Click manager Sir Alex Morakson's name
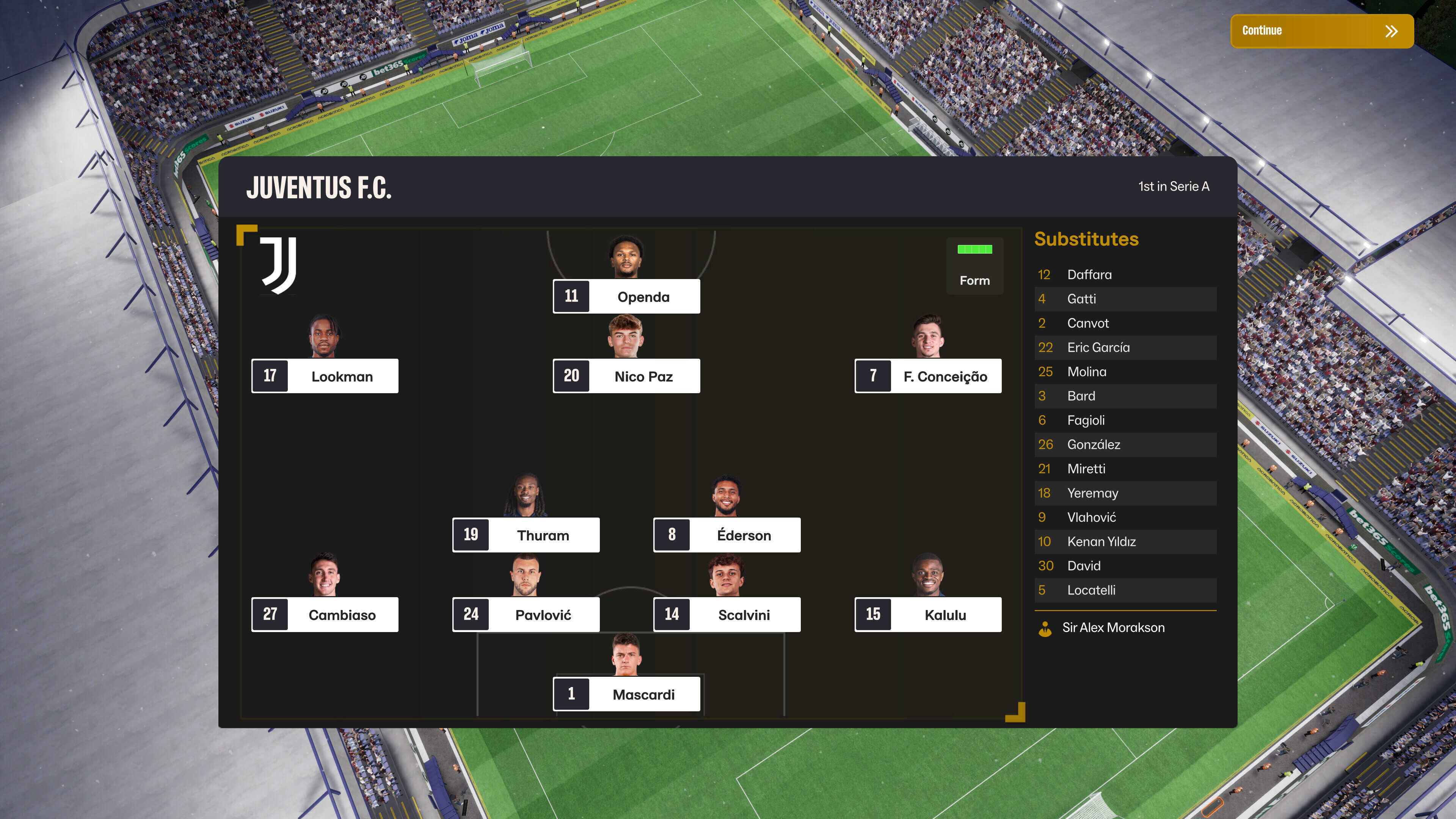 (1113, 628)
